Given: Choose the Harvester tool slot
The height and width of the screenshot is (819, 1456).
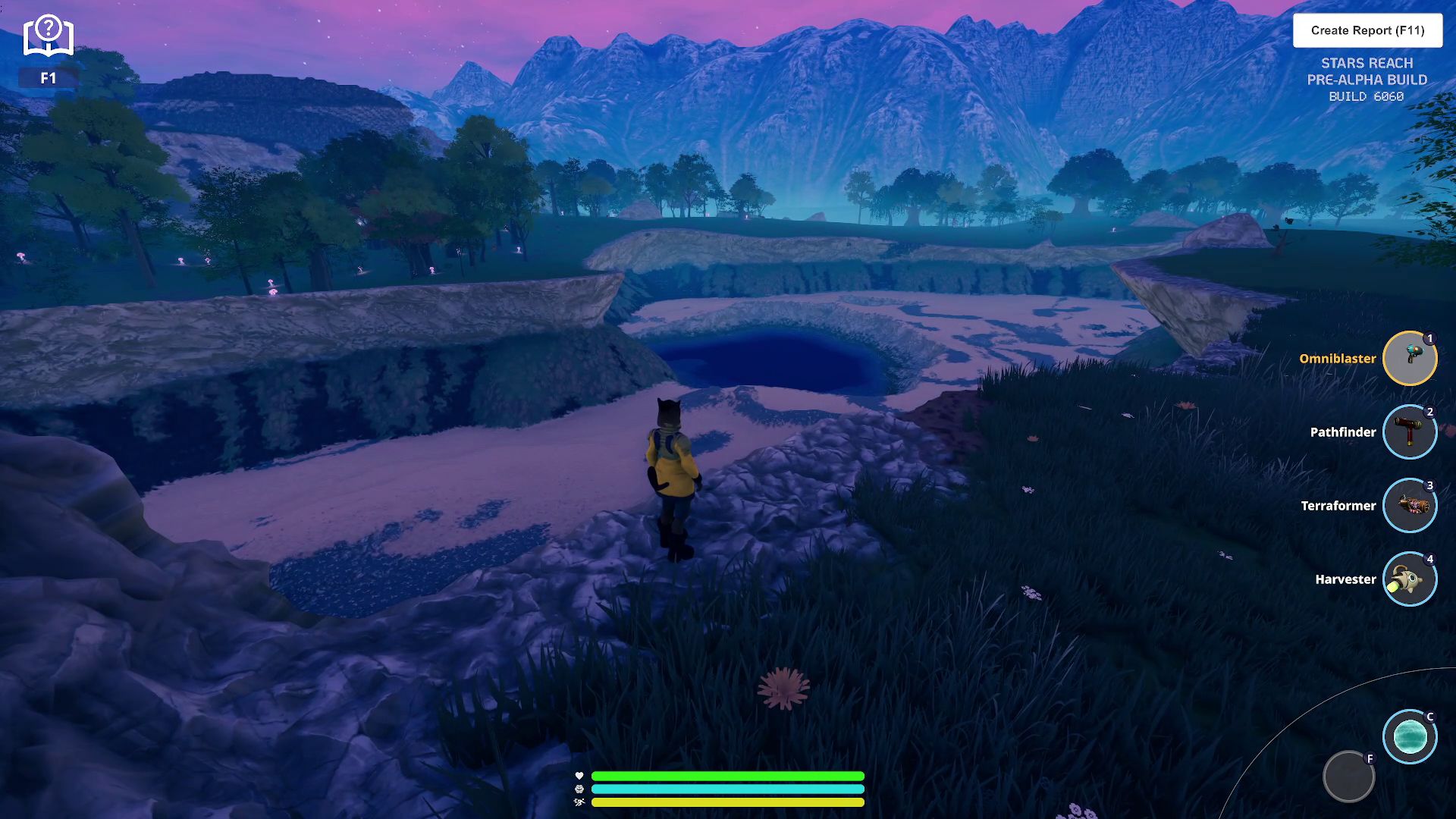Looking at the screenshot, I should coord(1410,579).
